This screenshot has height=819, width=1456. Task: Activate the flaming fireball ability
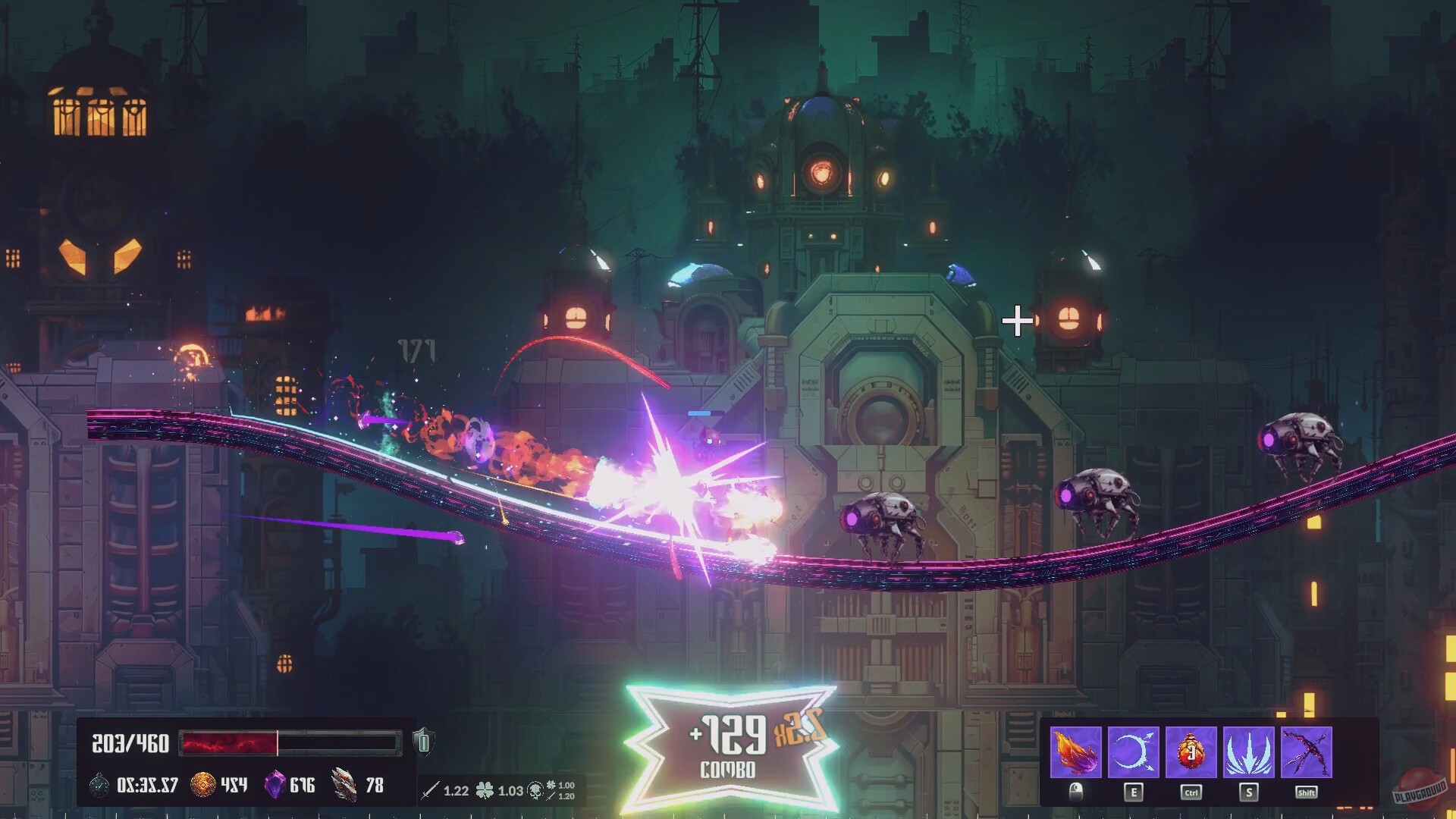click(1075, 752)
